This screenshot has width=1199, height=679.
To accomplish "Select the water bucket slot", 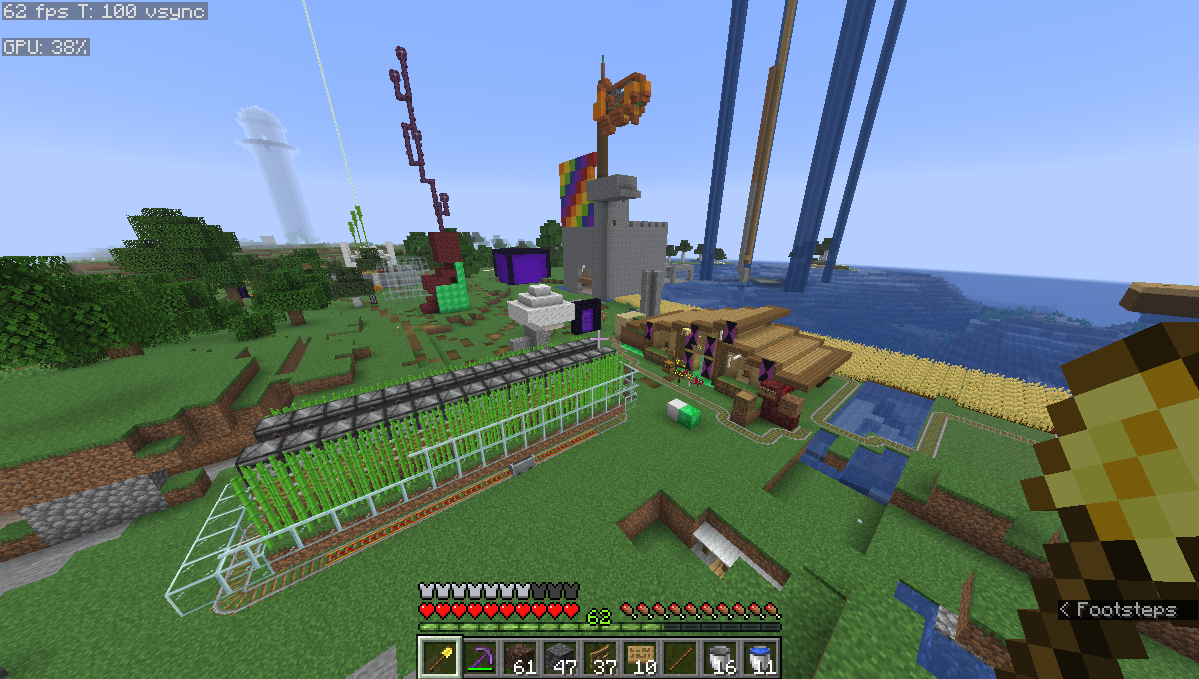I will [x=760, y=657].
